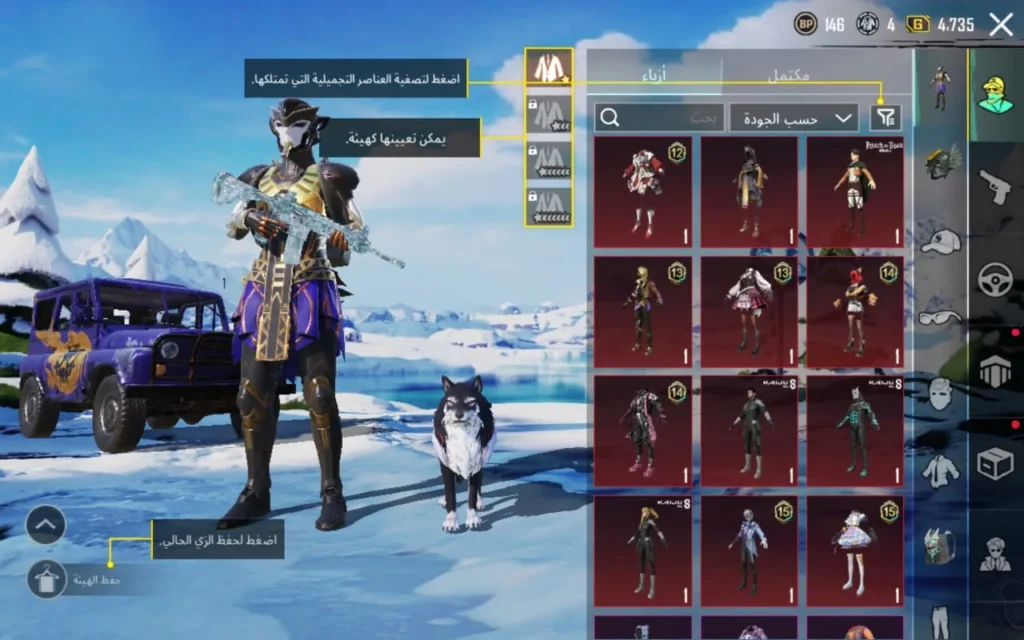Screen dimensions: 1024x640
Task: Open the owned-items filter funnel button
Action: (885, 118)
